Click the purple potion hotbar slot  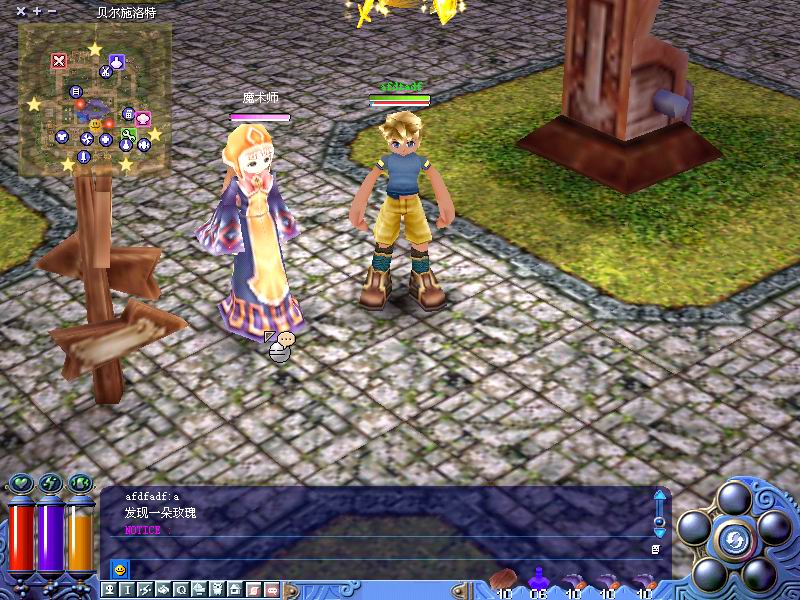click(539, 579)
